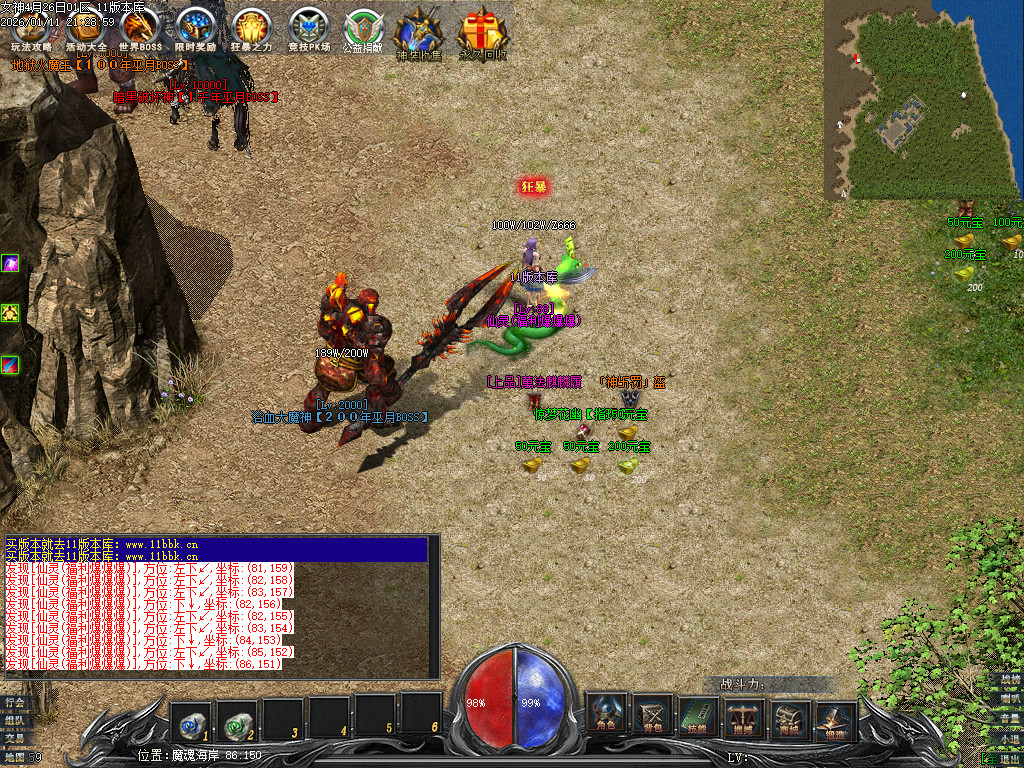Open the 摆摊 stall trading panel
The height and width of the screenshot is (768, 1024).
point(745,714)
